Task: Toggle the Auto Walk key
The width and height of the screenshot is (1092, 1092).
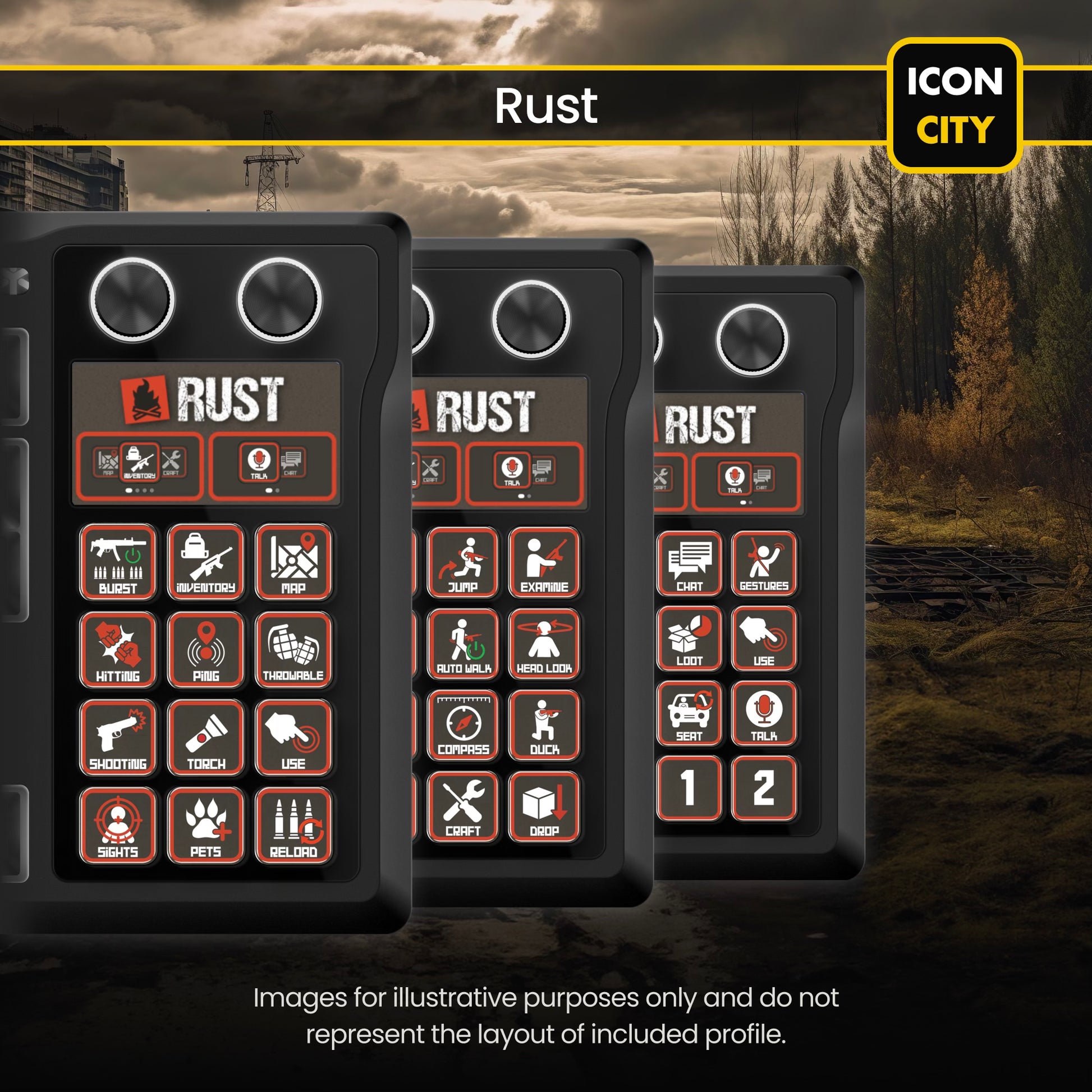Action: click(x=463, y=643)
